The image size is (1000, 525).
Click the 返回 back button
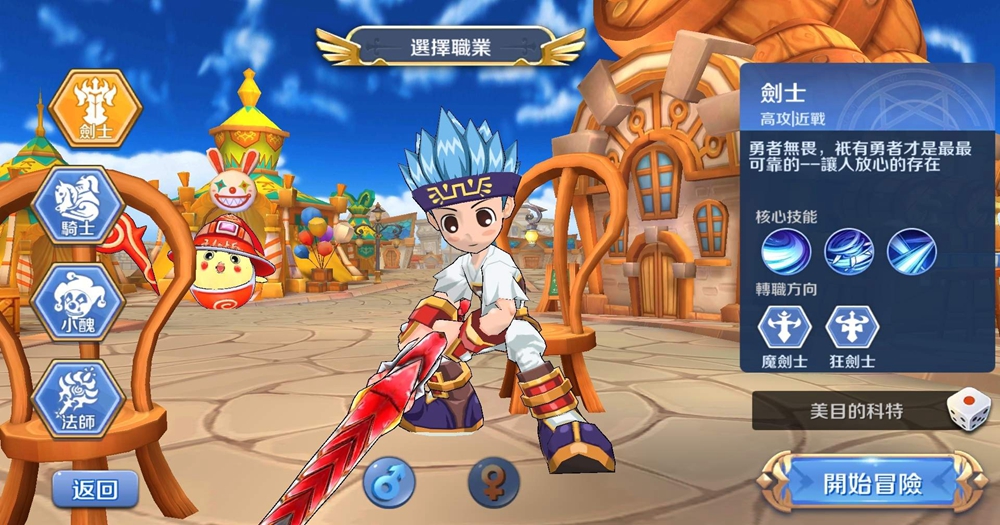click(x=96, y=489)
